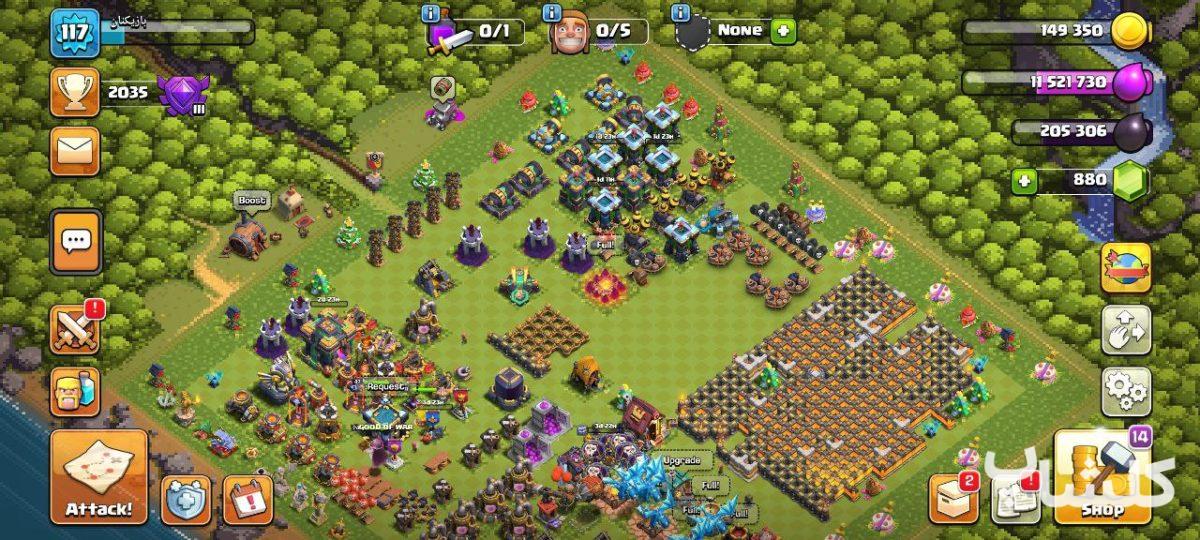1200x540 pixels.
Task: Open the chat speech bubble panel
Action: [x=76, y=241]
